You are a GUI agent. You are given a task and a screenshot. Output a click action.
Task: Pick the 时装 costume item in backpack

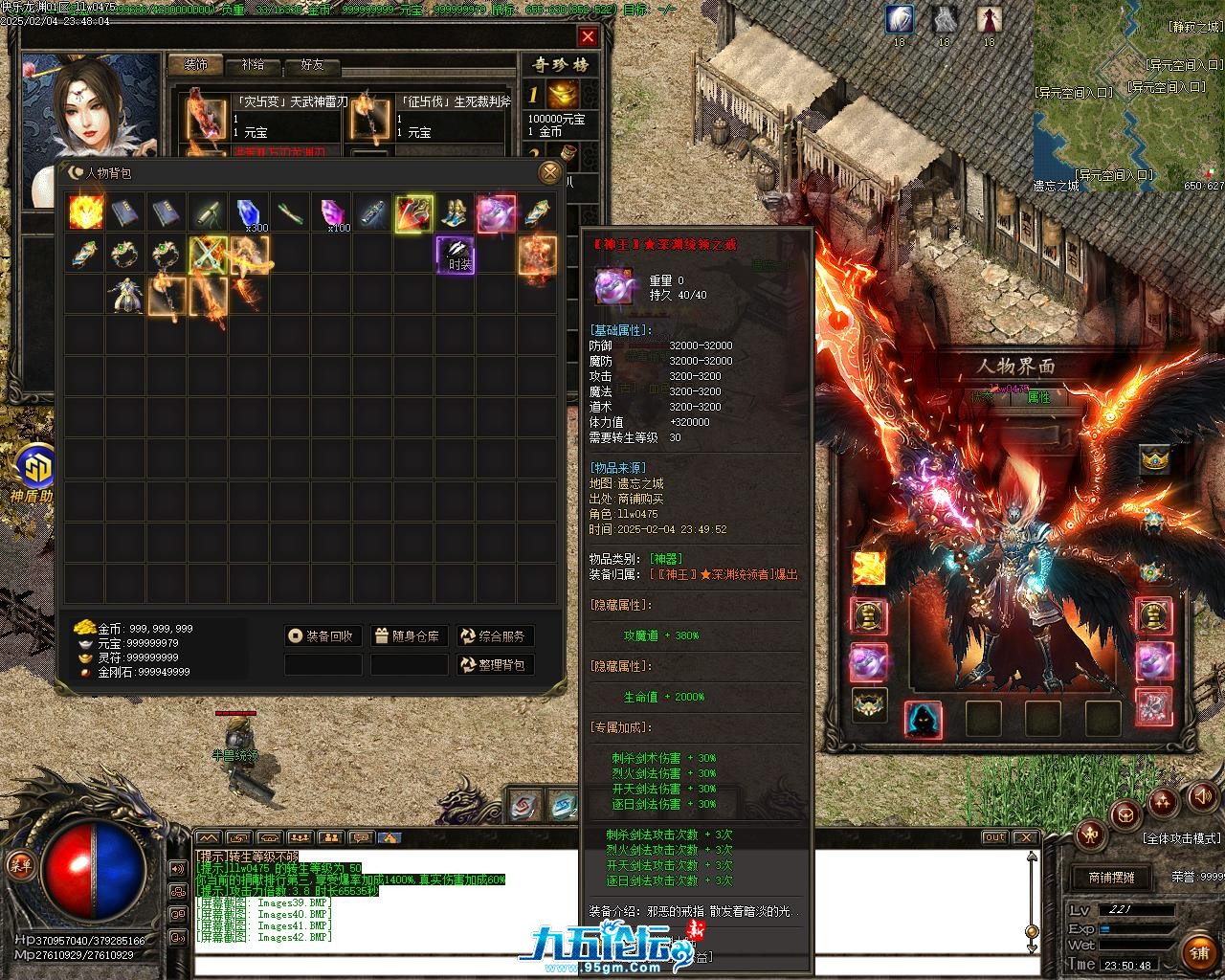point(456,256)
